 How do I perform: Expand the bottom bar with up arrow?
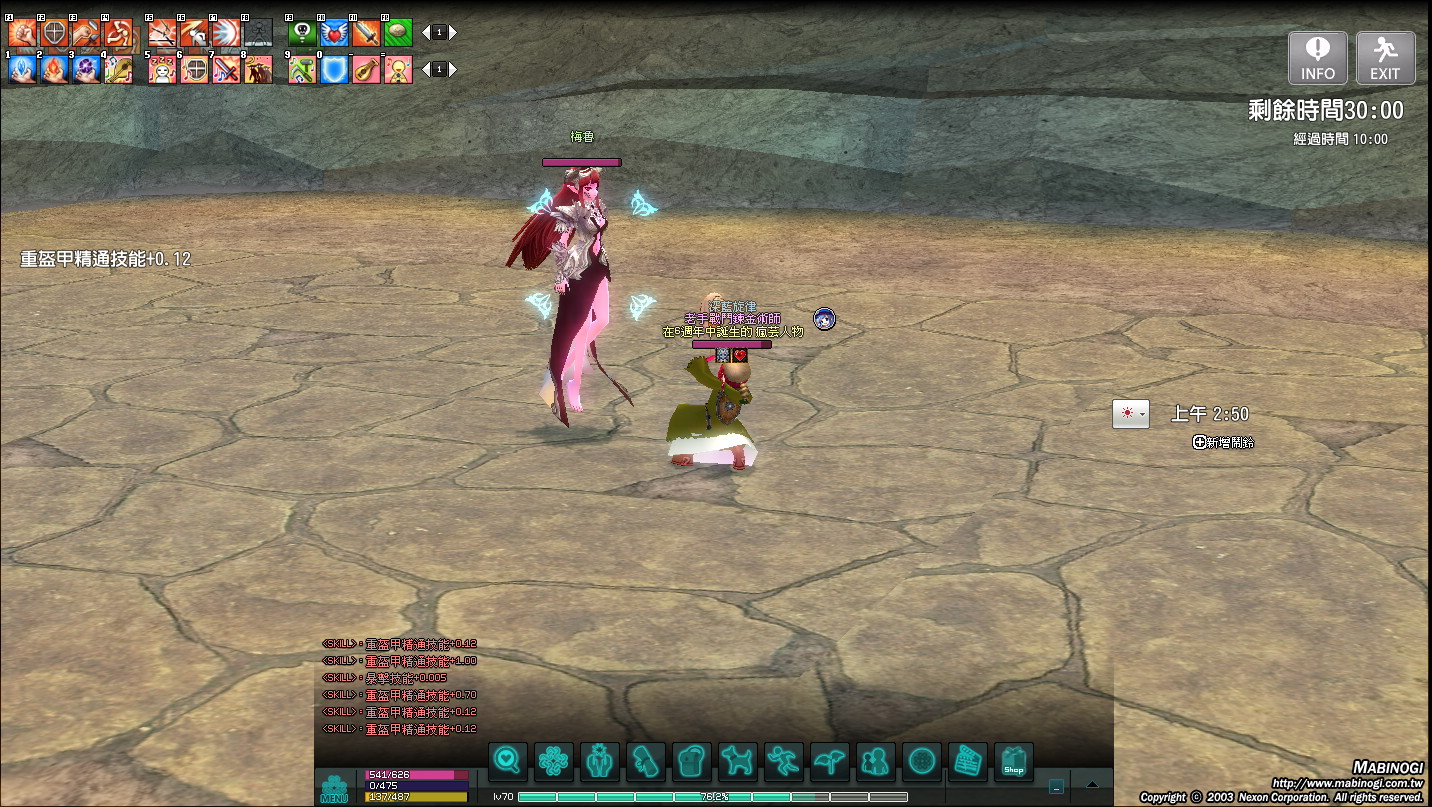(1092, 785)
